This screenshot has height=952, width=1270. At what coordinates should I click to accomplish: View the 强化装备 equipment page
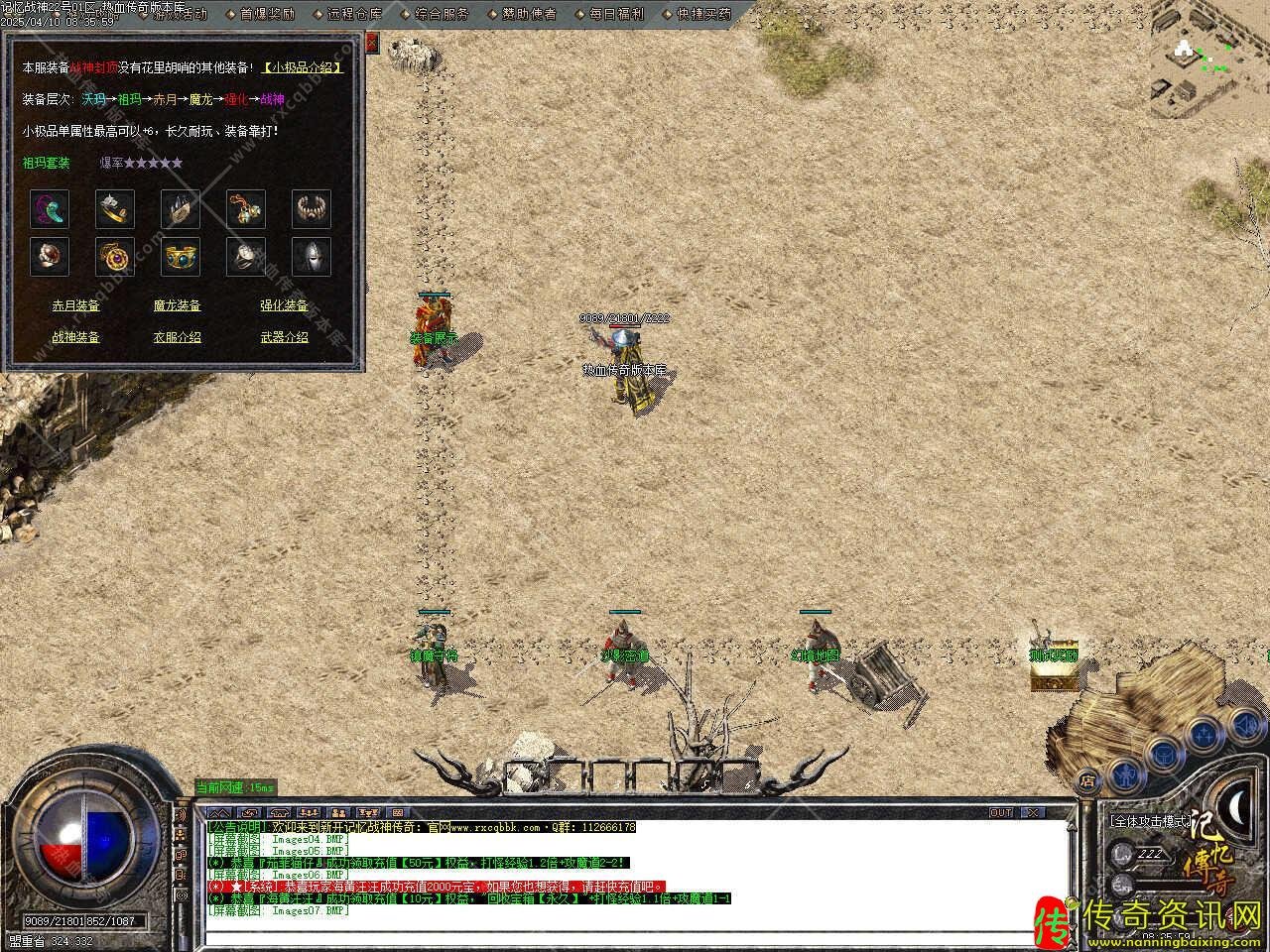285,305
